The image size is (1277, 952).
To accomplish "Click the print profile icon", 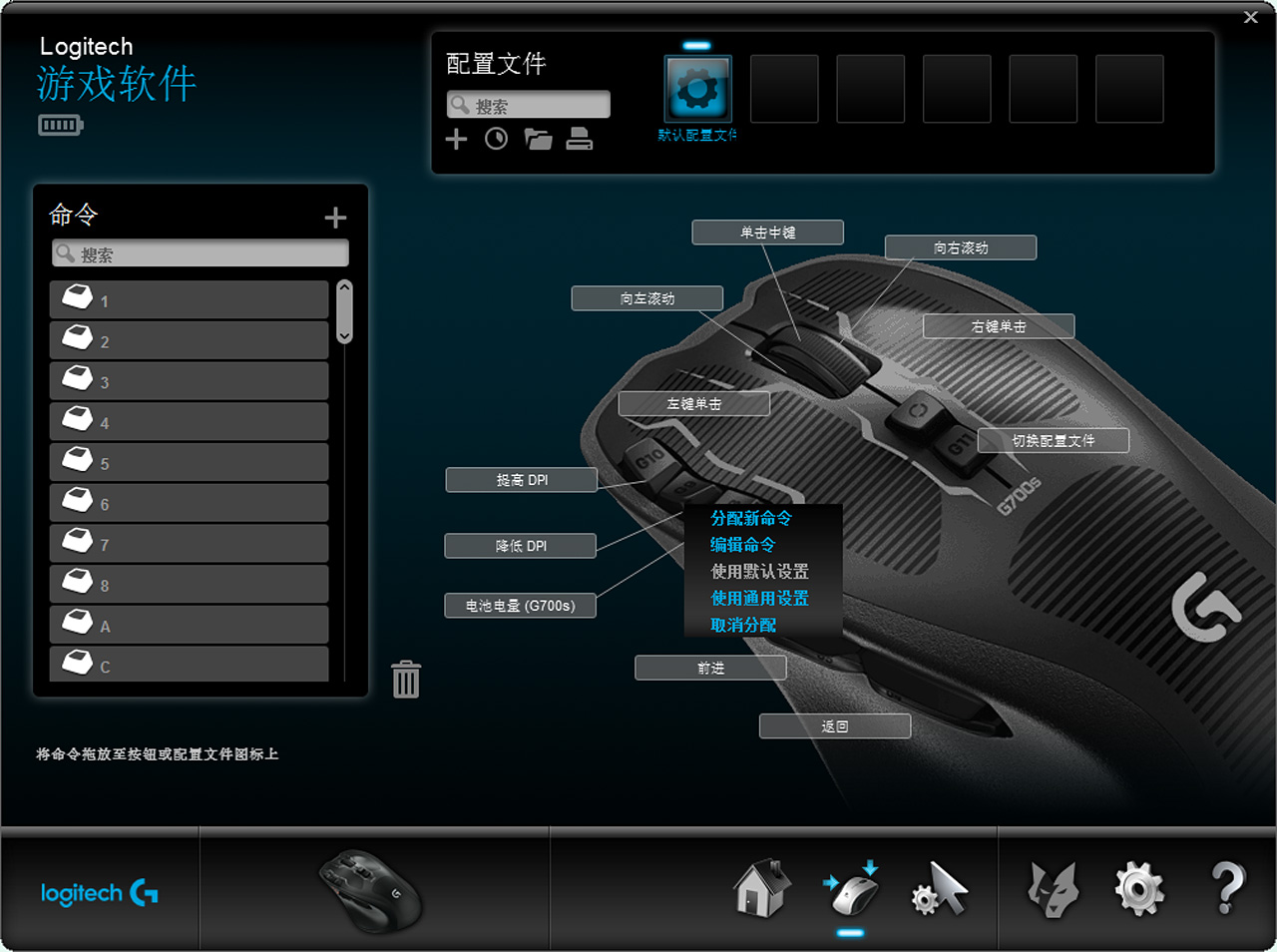I will [x=580, y=139].
